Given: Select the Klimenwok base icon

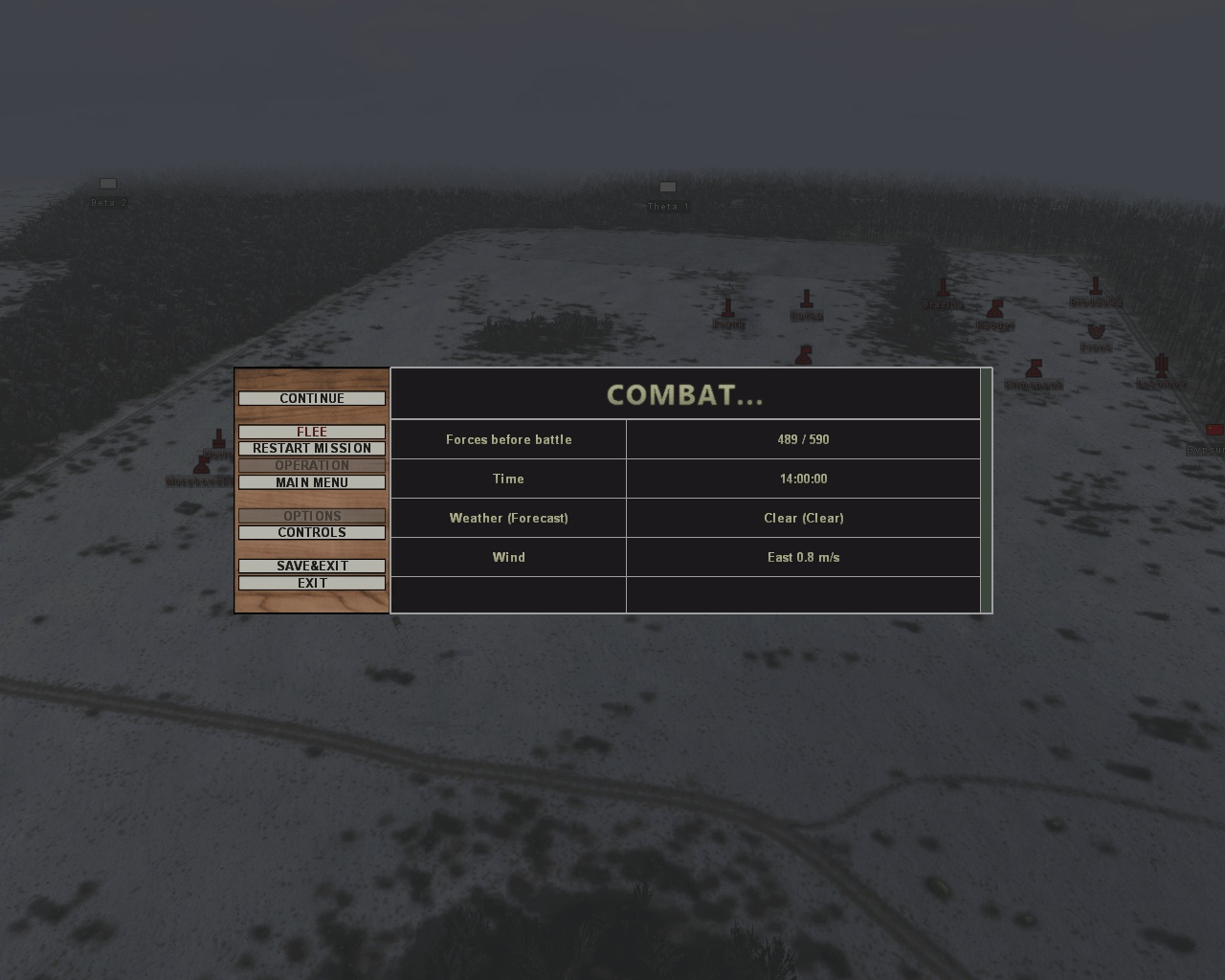Looking at the screenshot, I should (1034, 369).
